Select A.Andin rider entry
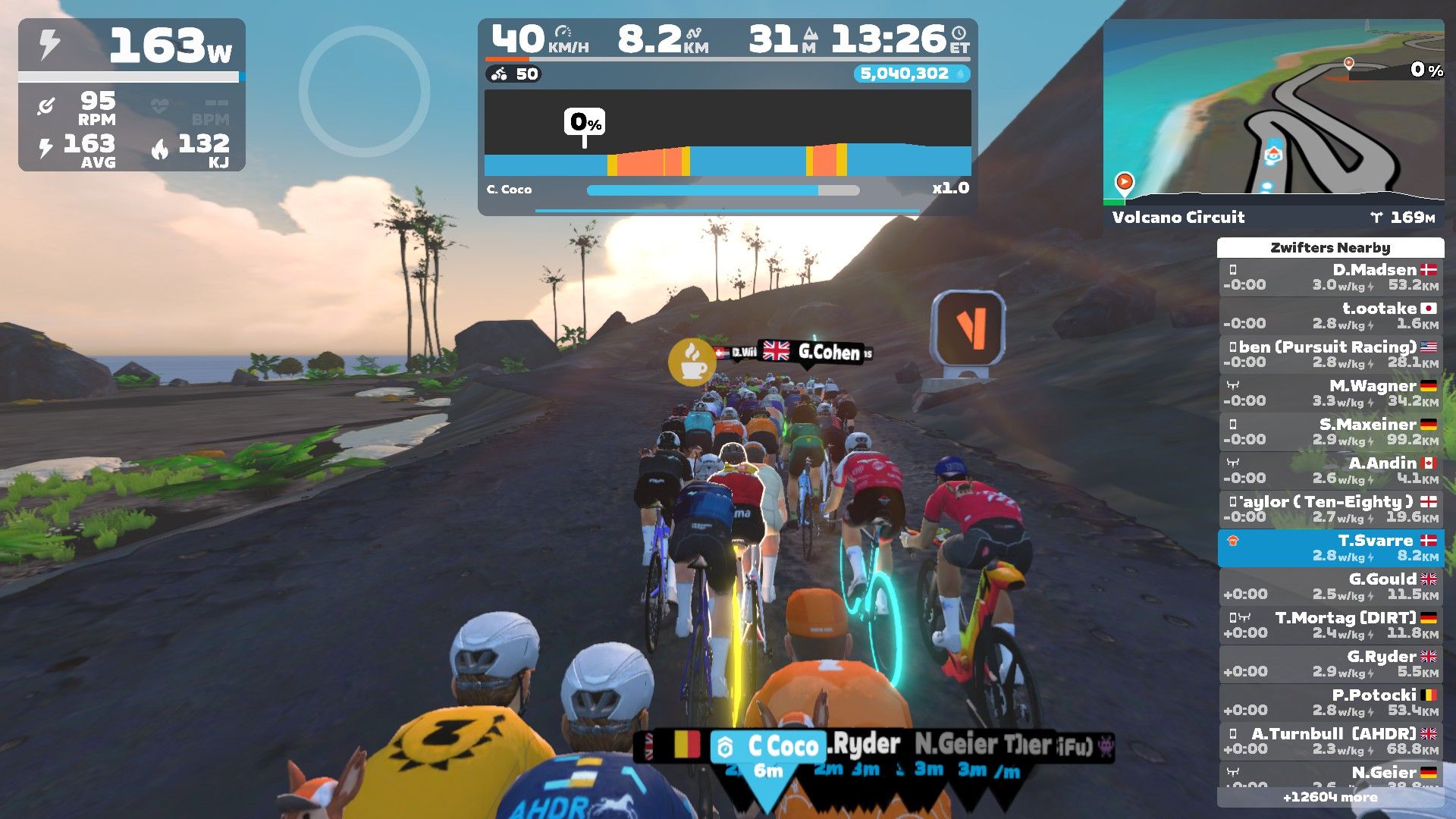 [1331, 471]
